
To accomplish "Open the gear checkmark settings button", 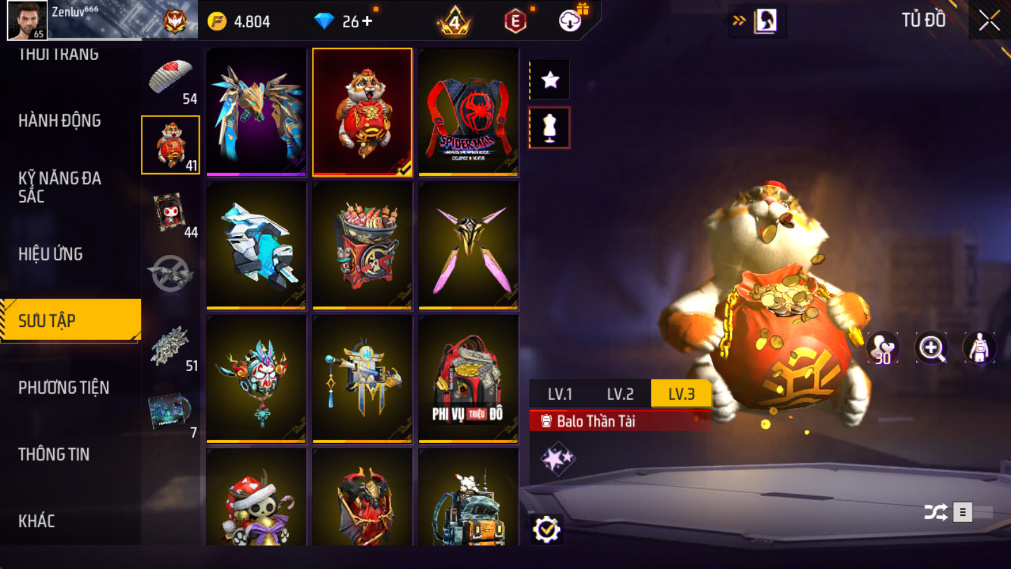I will (x=547, y=529).
